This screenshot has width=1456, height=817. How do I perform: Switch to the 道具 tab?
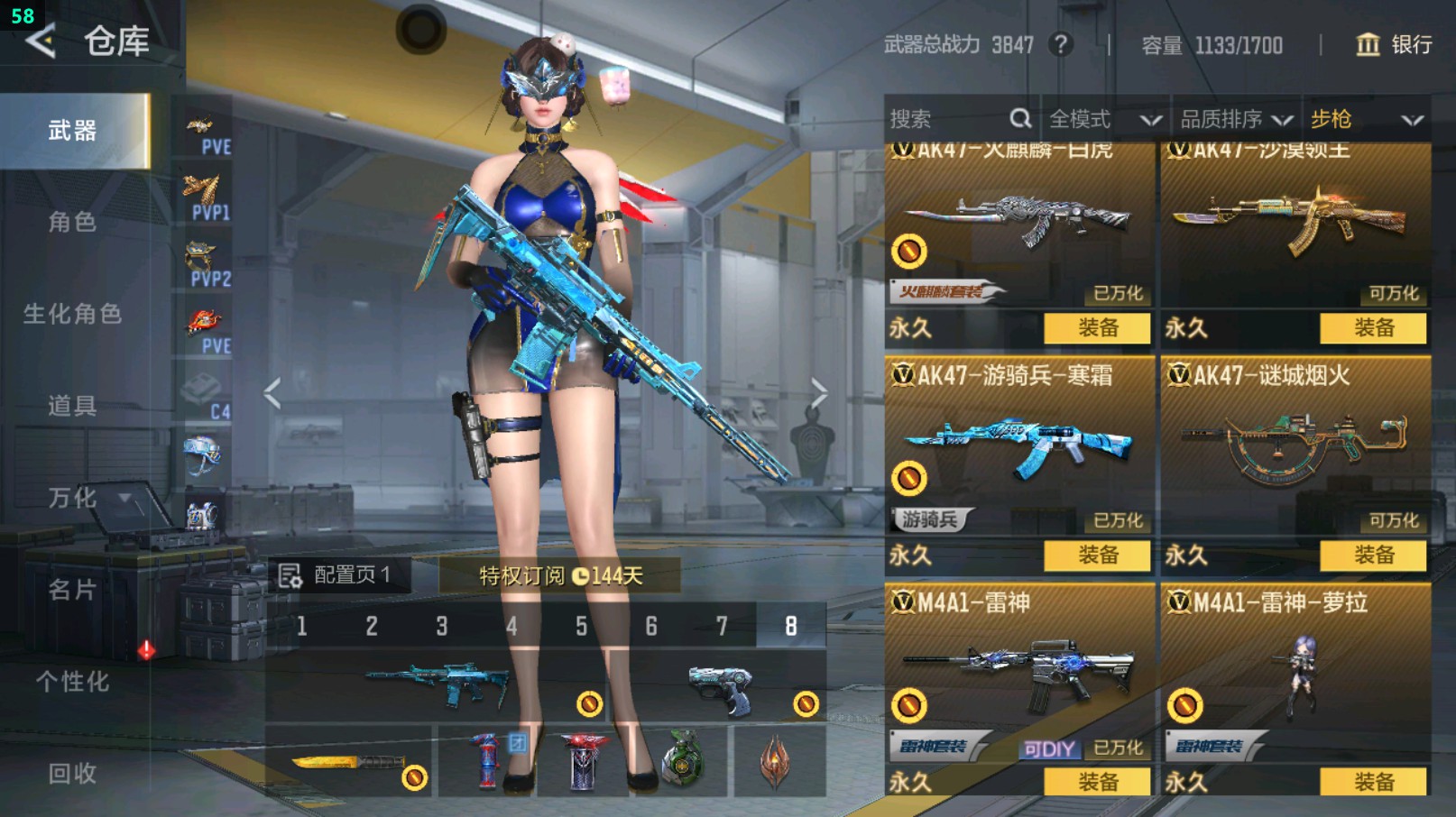click(x=72, y=406)
